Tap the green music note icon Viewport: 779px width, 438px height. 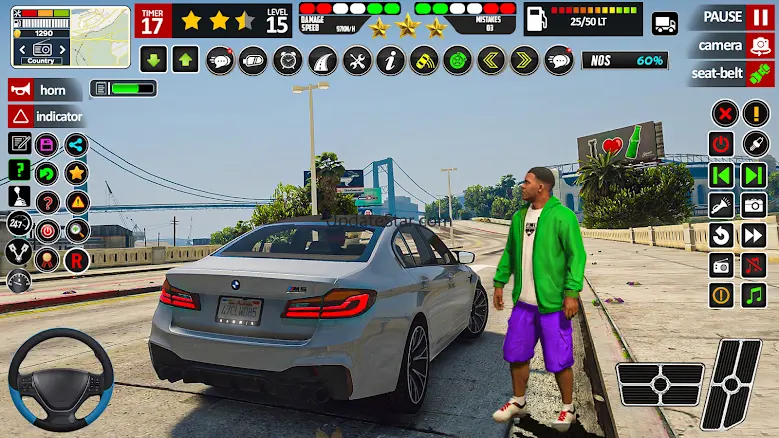(754, 295)
